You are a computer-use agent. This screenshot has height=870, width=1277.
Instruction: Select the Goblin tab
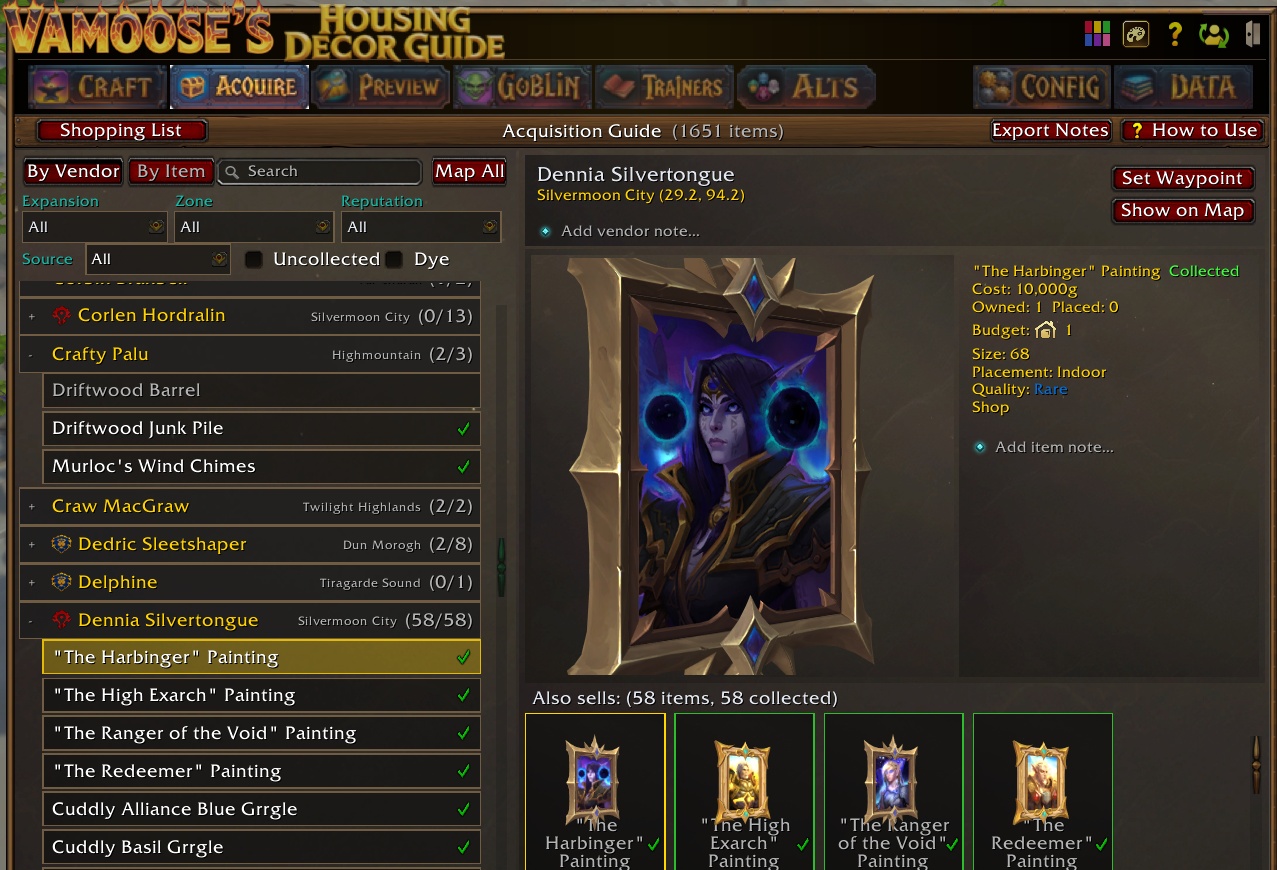[x=521, y=87]
